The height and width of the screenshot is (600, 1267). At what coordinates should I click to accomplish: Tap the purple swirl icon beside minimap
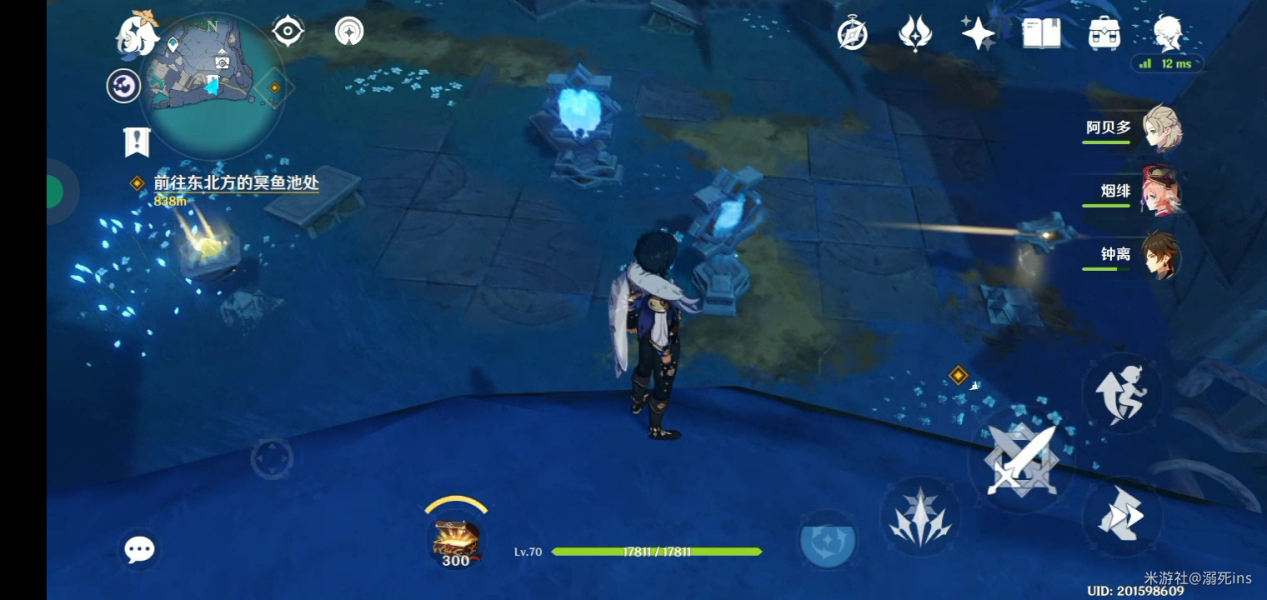(124, 86)
